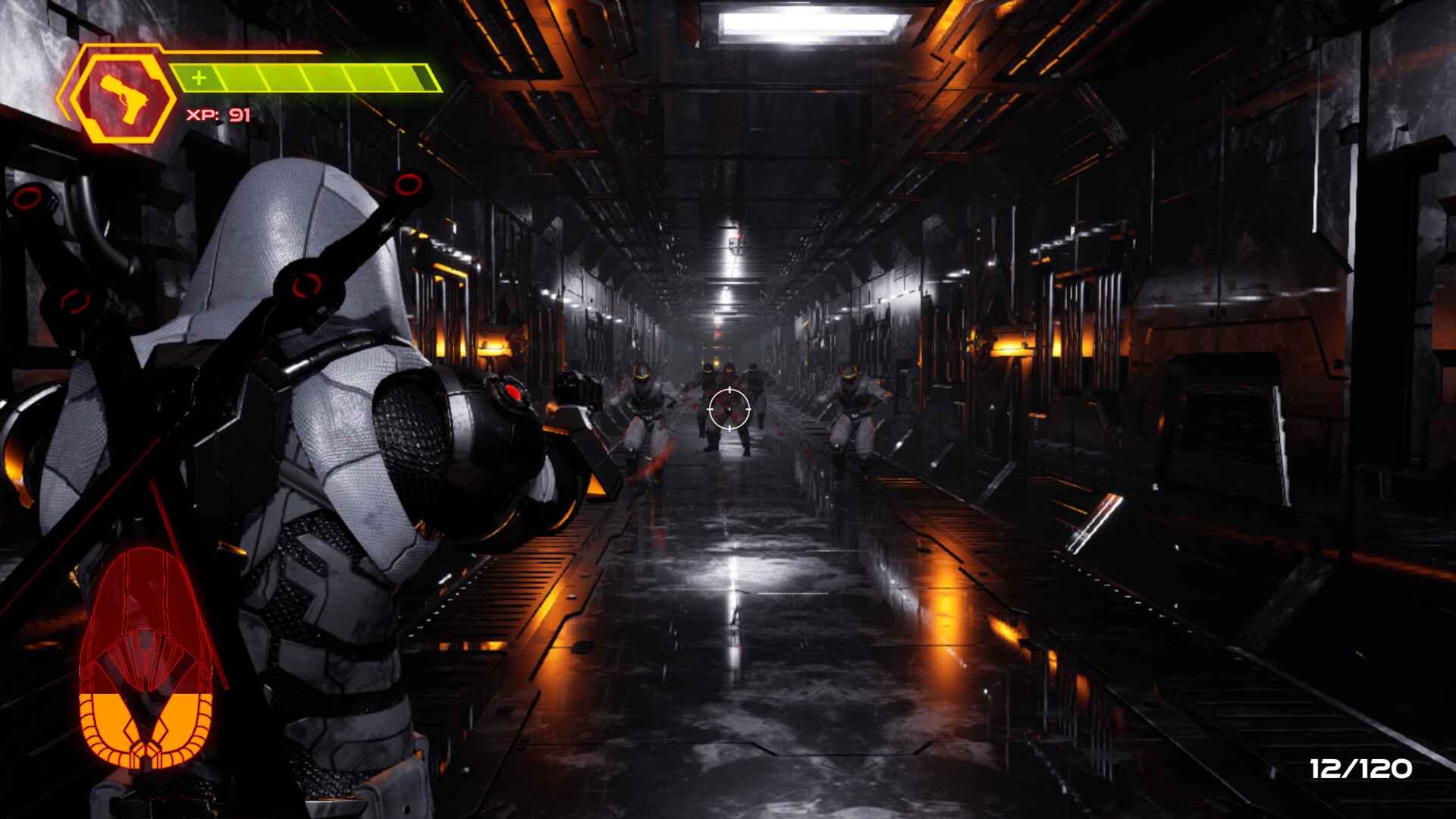Select the XP: 91 label
This screenshot has height=819, width=1456.
(218, 115)
